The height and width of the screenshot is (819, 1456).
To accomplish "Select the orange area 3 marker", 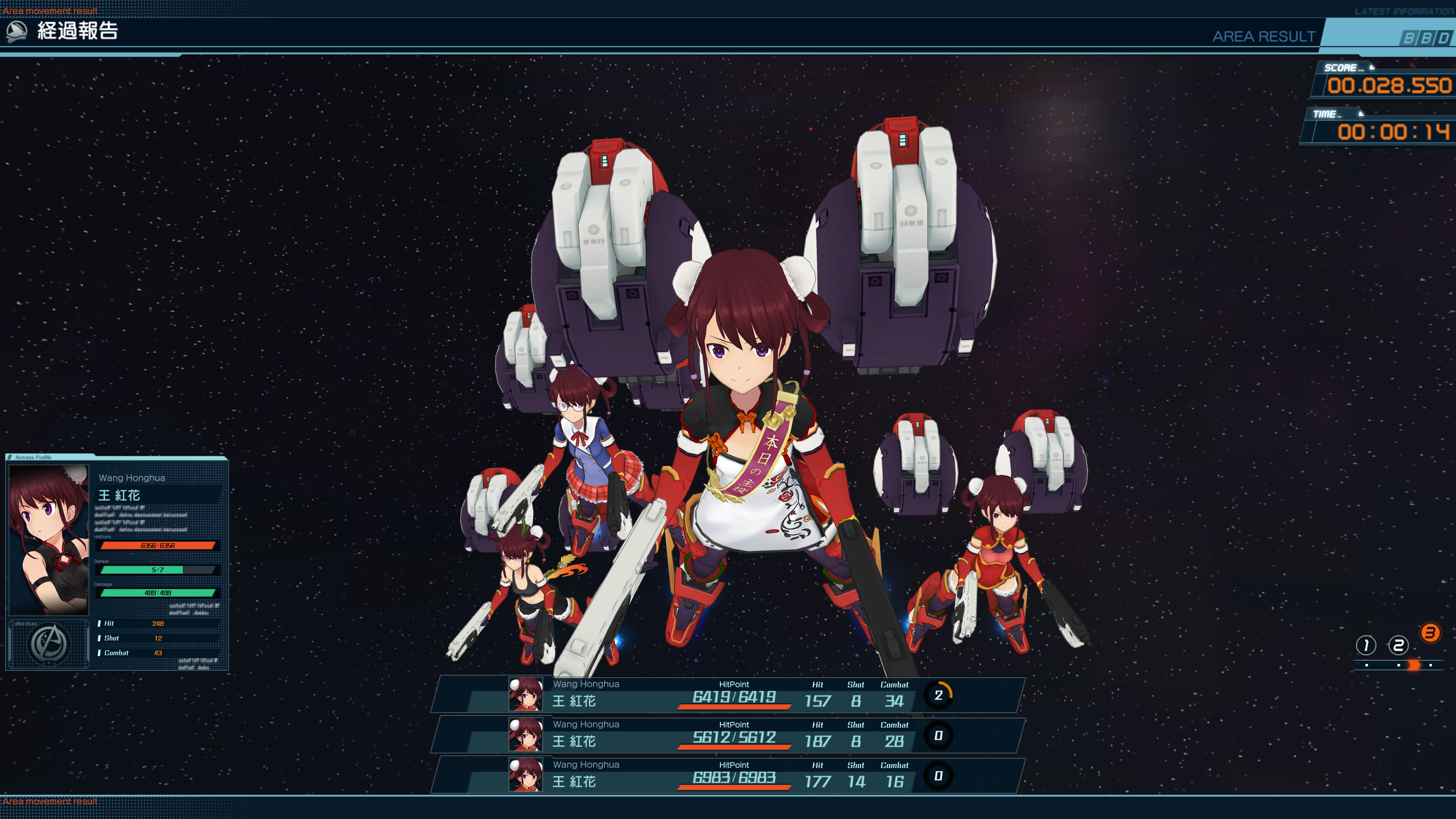I will [x=1430, y=632].
